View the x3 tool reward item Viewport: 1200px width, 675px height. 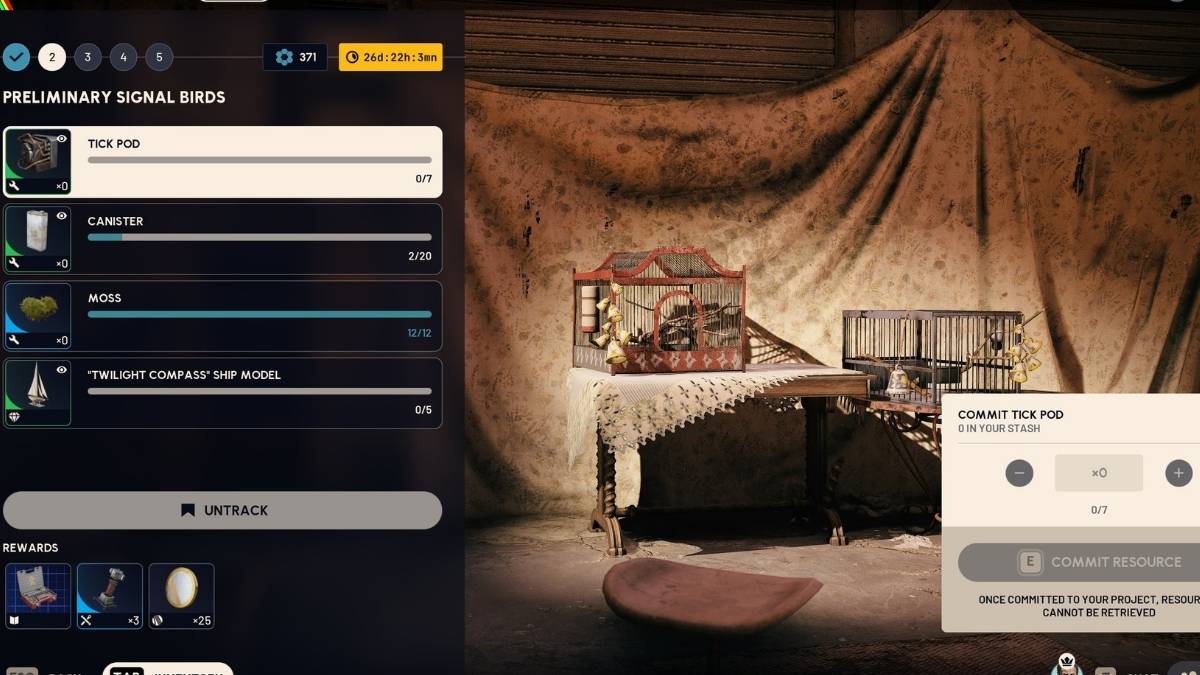[x=110, y=596]
